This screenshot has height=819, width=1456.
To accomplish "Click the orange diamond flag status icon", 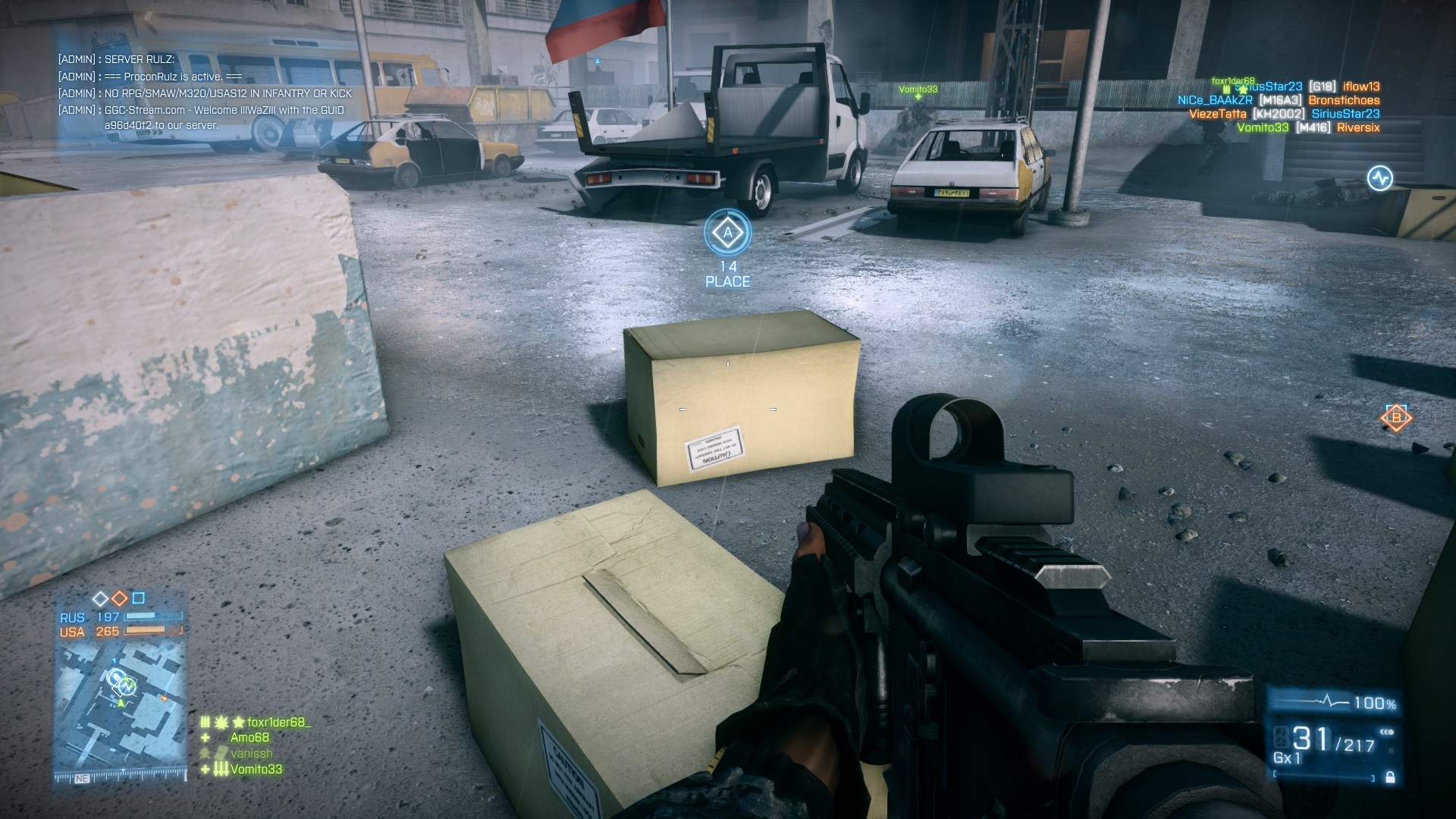I will pos(120,598).
